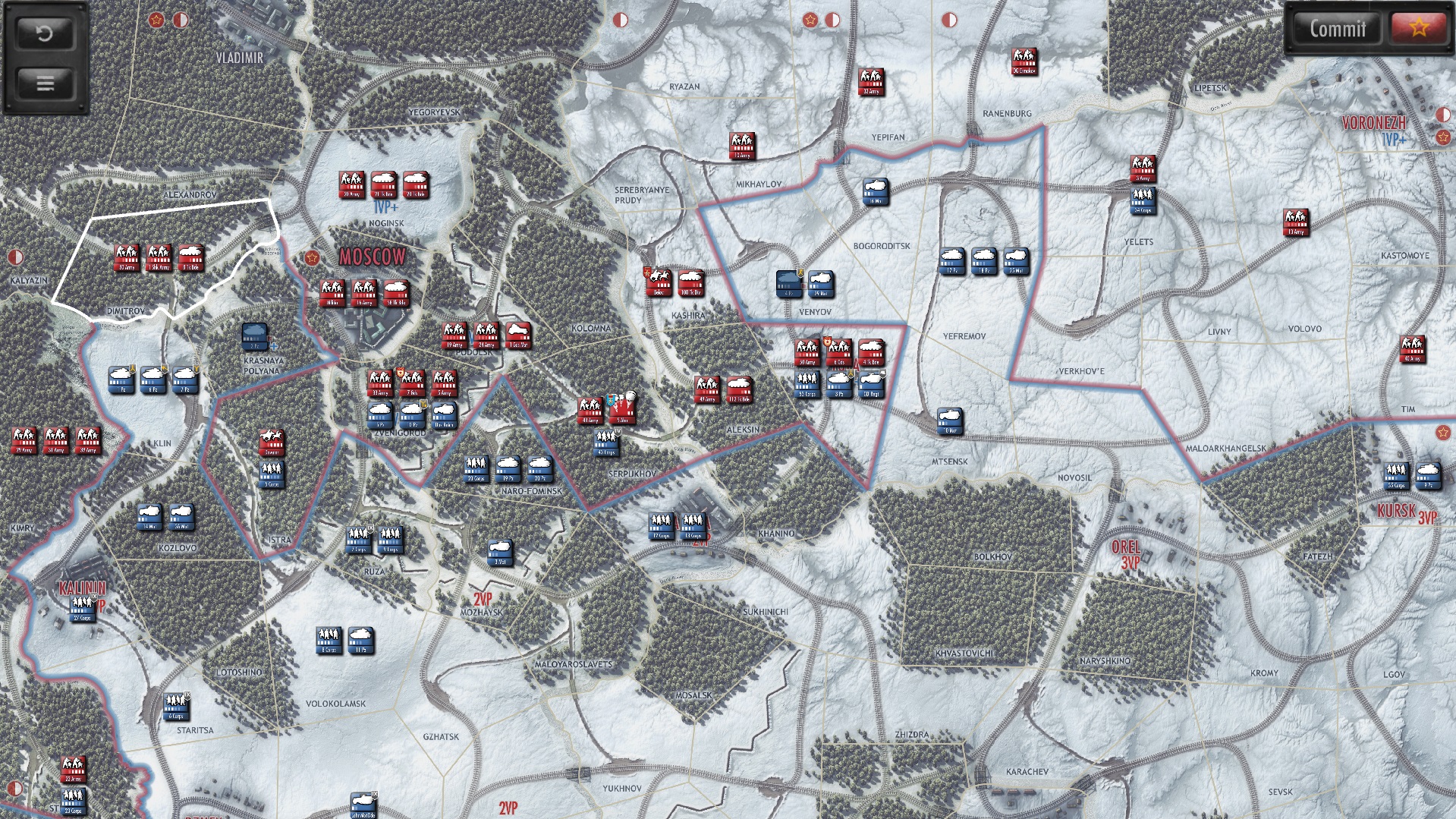Click the half-circle supply marker near Kalyazin

15,257
